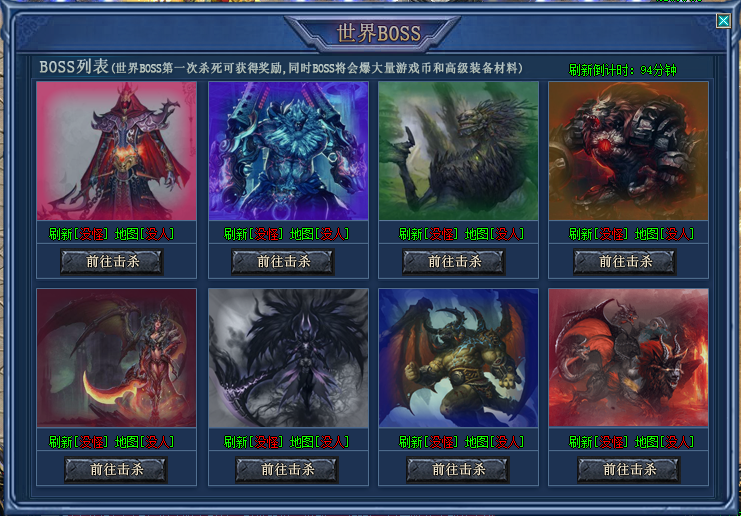
Task: Select the horned winged demon portrait on blue
Action: (x=458, y=358)
